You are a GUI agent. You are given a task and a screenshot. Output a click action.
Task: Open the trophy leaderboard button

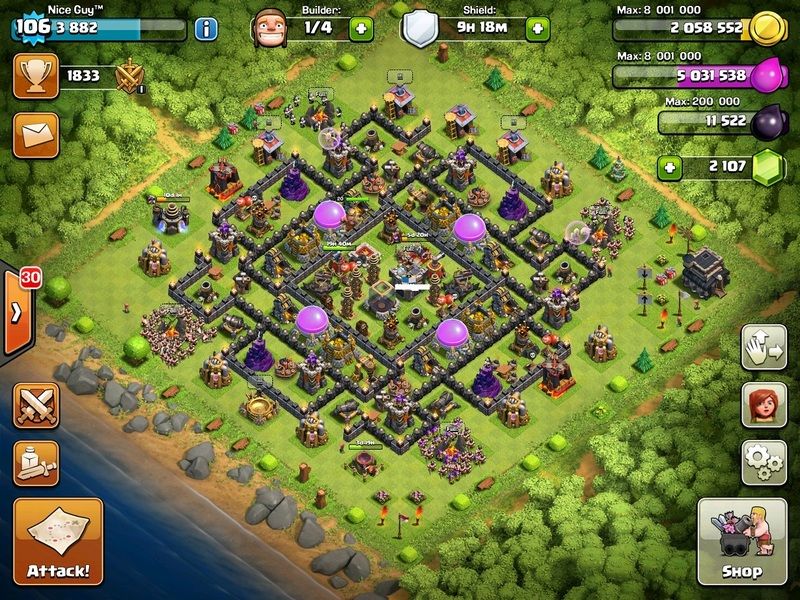[x=33, y=76]
